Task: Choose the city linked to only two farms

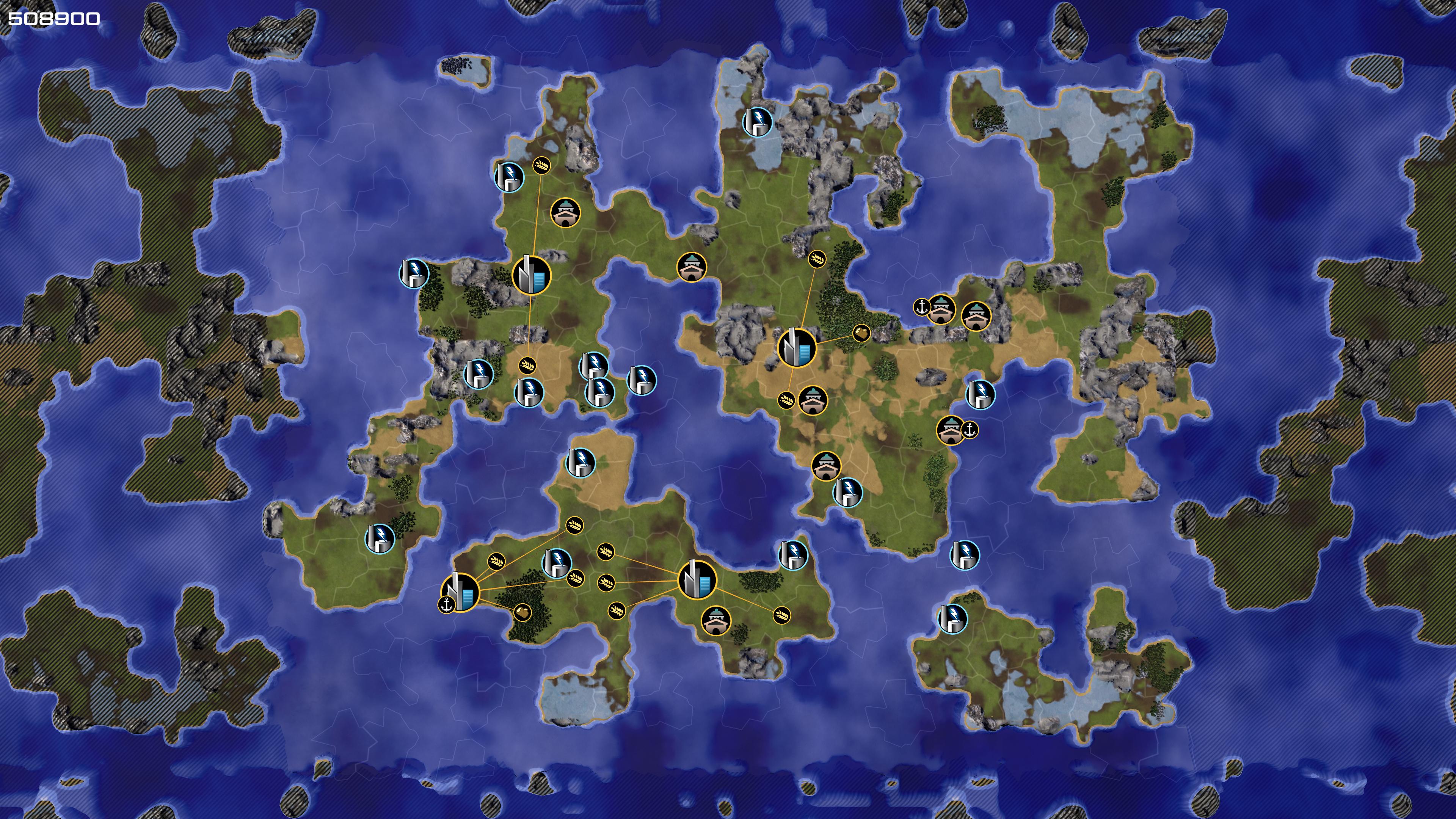Action: pyautogui.click(x=531, y=275)
